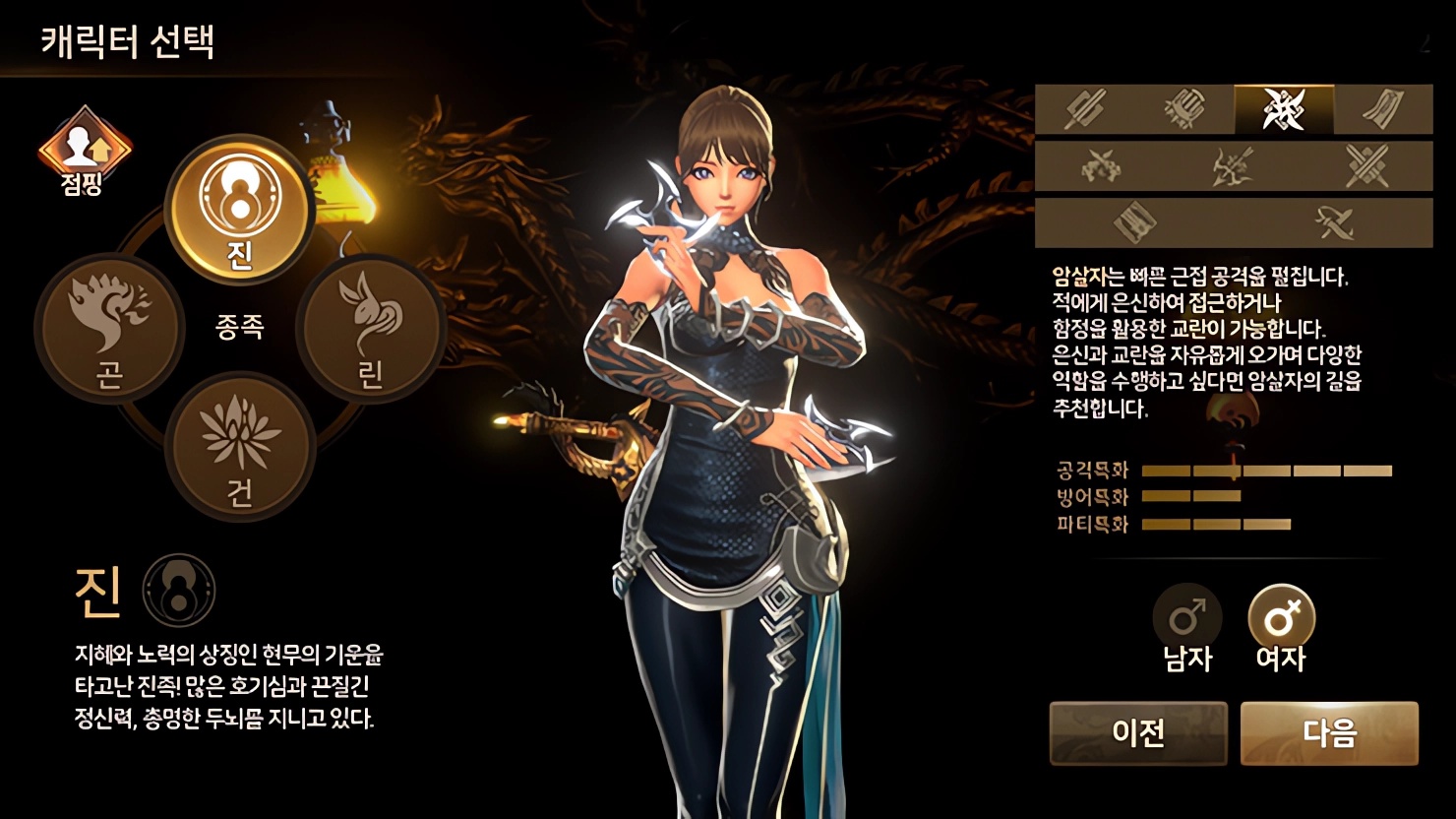Select the highlighted assassin shuriken class
Viewport: 1456px width, 819px height.
1284,109
